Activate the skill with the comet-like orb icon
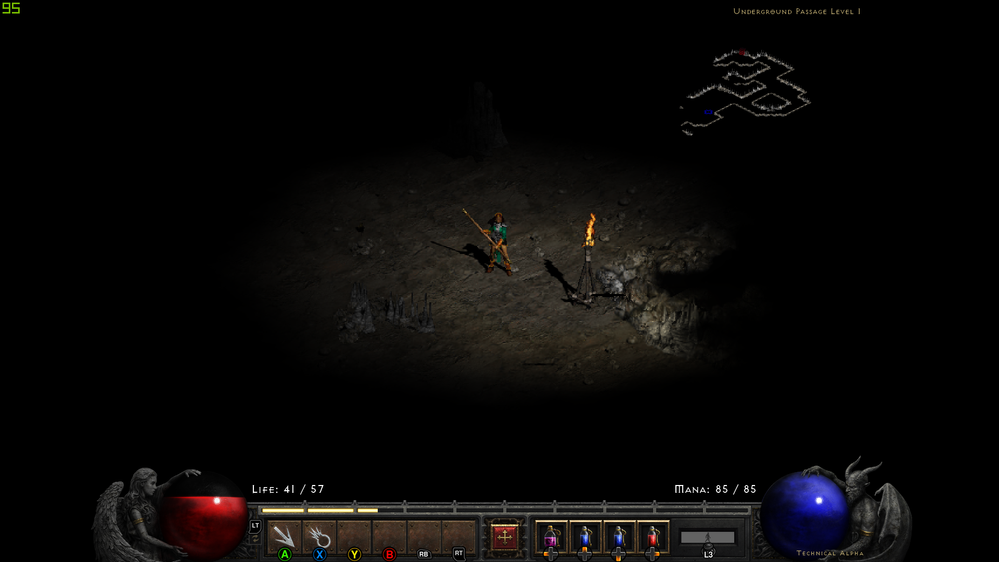This screenshot has width=999, height=562. [320, 537]
